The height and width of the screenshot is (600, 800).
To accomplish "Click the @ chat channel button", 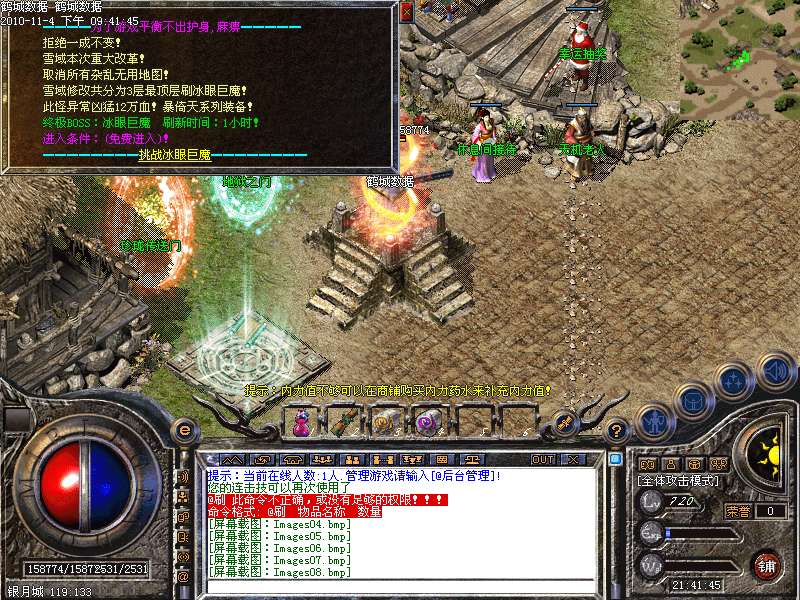I will [183, 576].
